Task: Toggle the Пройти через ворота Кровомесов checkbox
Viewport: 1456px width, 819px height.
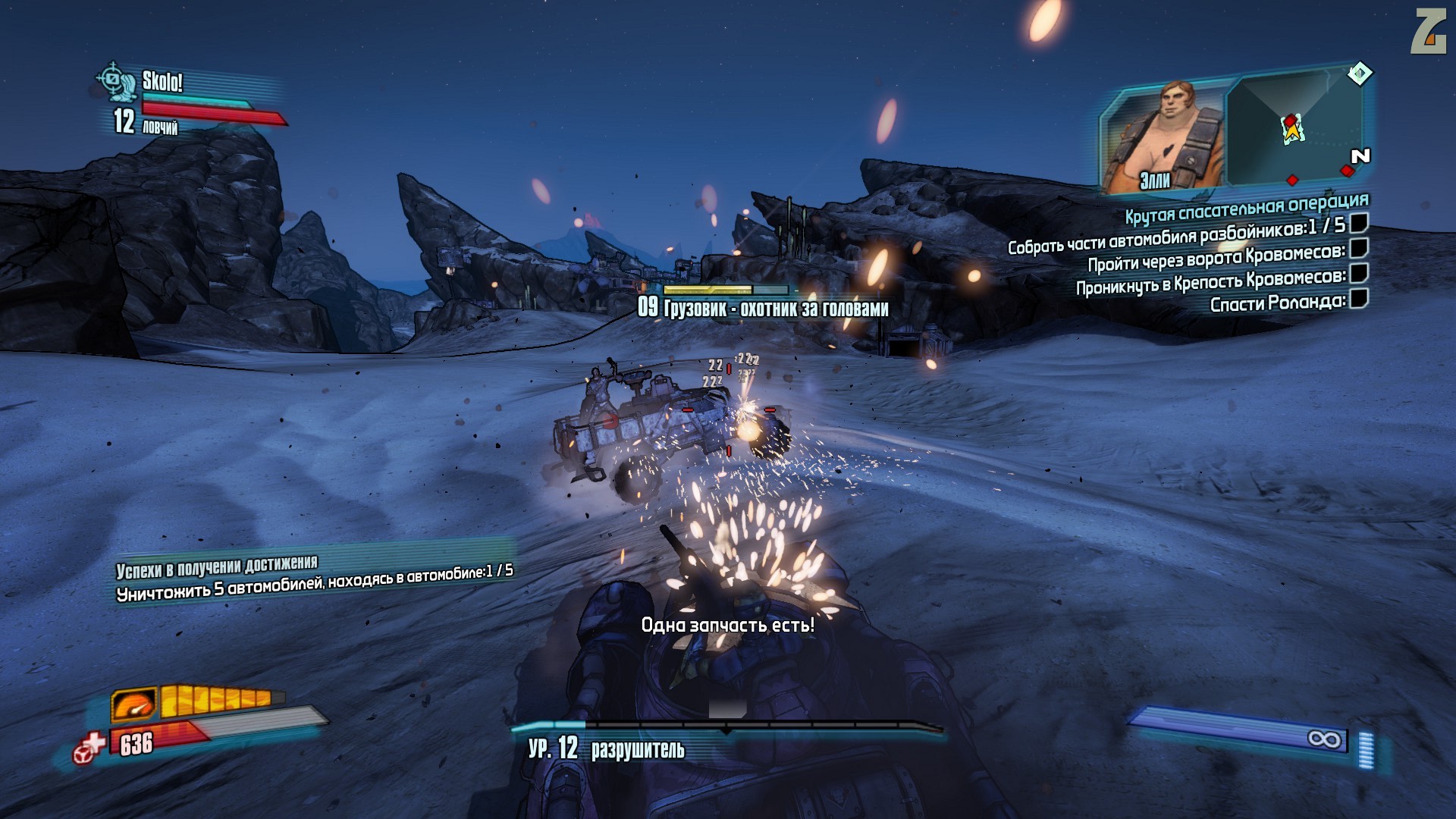Action: click(x=1359, y=248)
